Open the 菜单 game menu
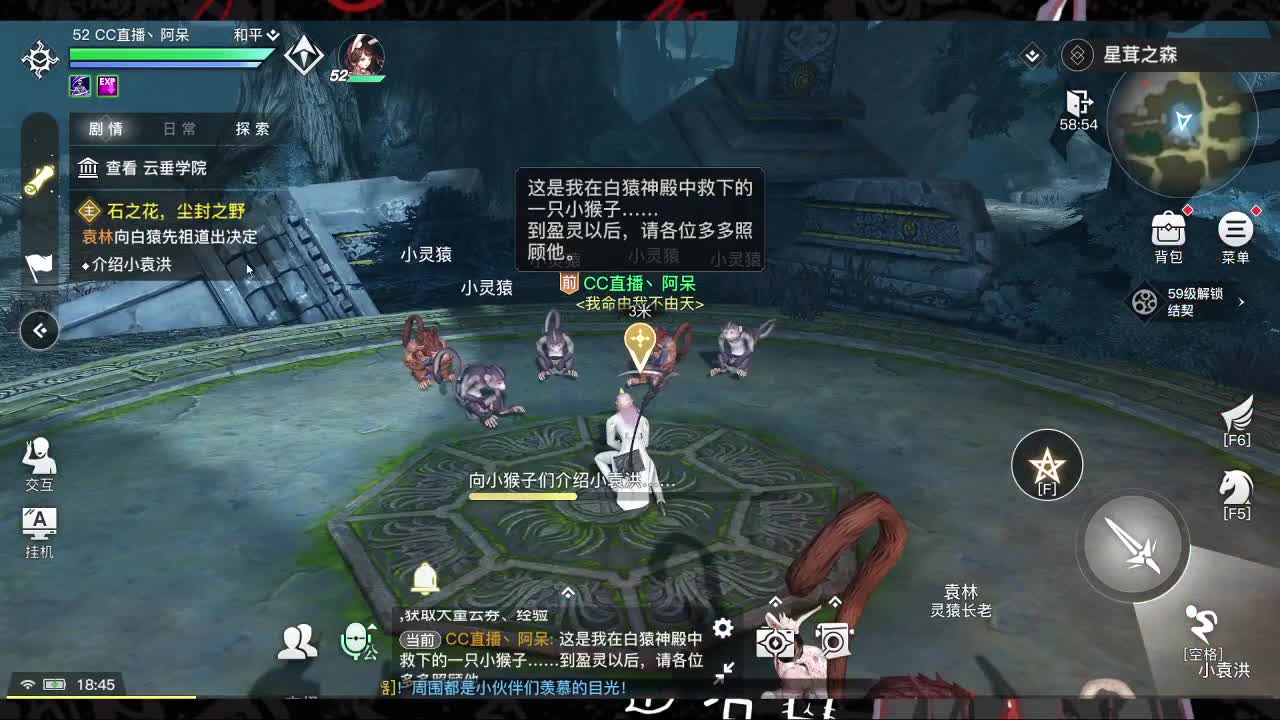Image resolution: width=1280 pixels, height=720 pixels. pos(1236,230)
